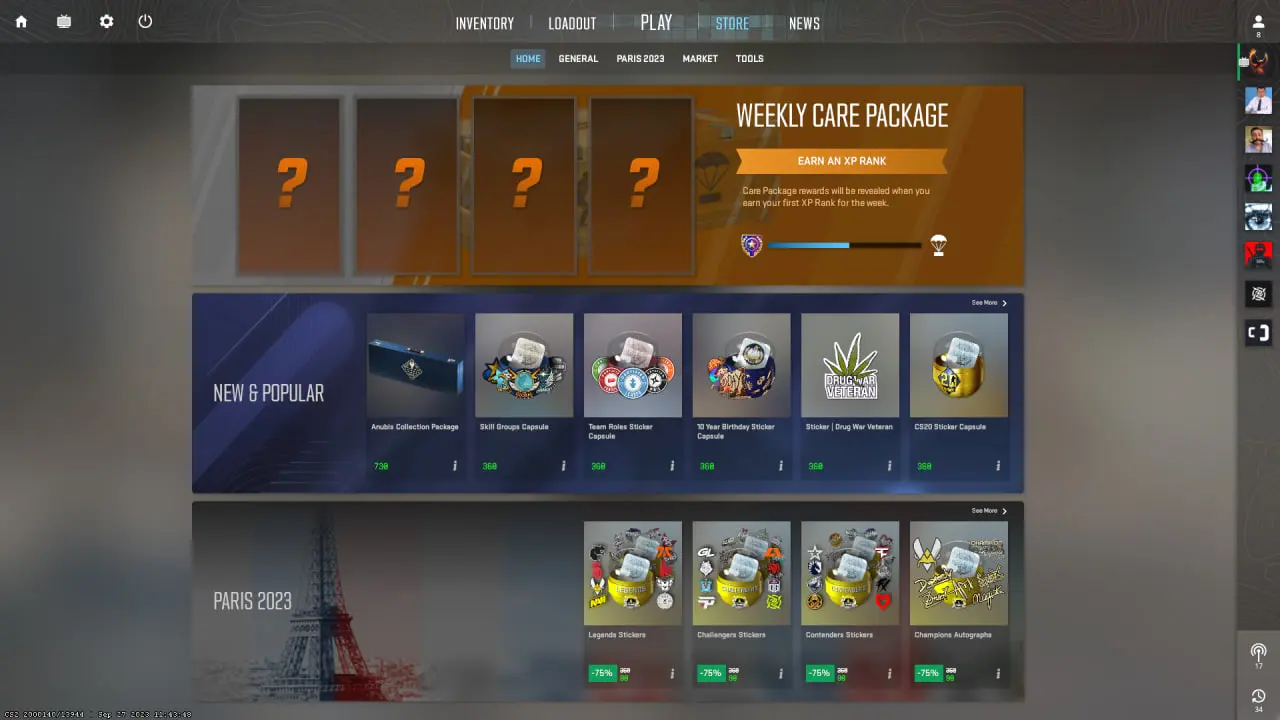Show the Tools tab

point(749,59)
